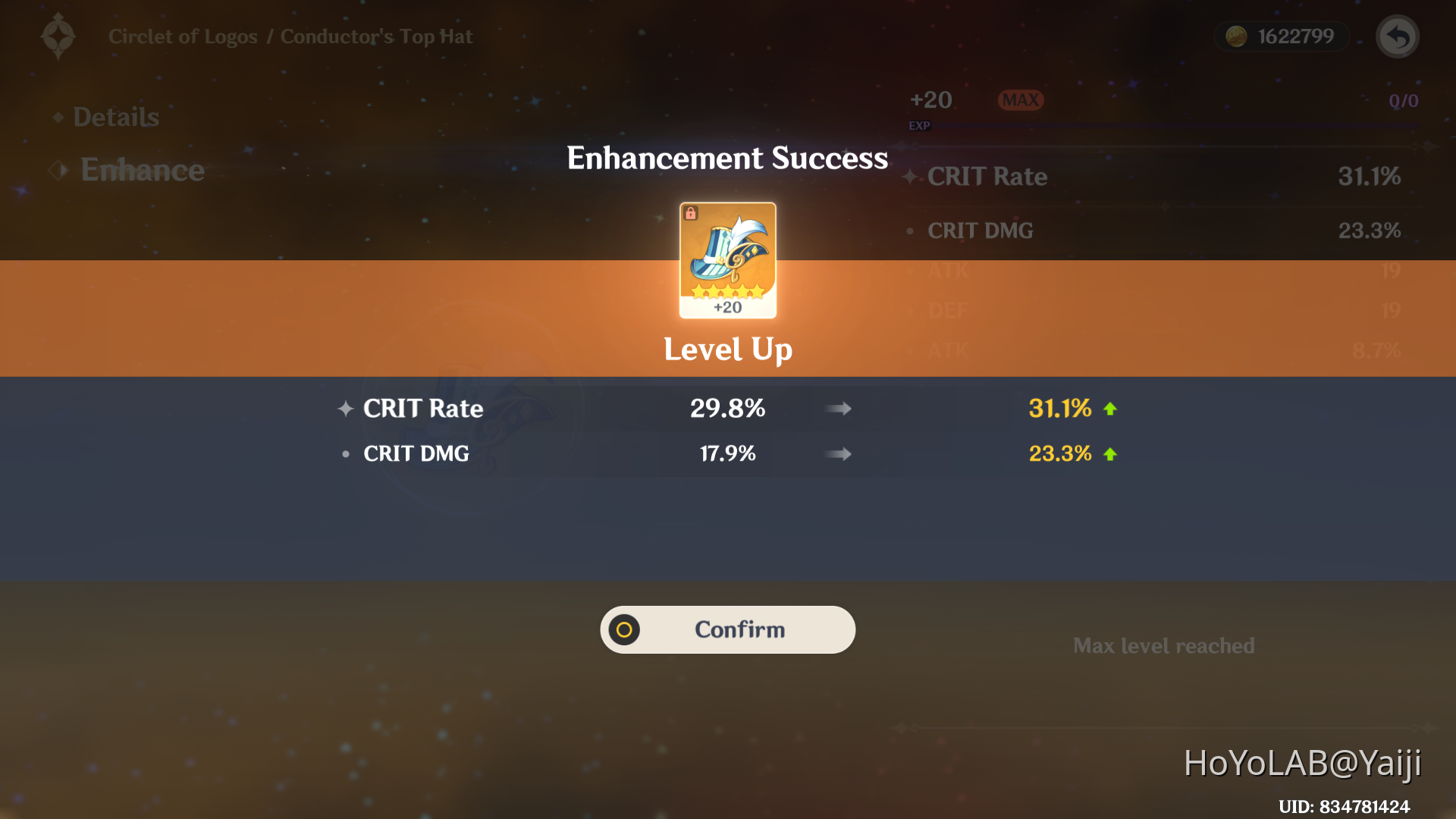
Task: Click the bullet marker next to CRIT DMG
Action: pyautogui.click(x=346, y=453)
